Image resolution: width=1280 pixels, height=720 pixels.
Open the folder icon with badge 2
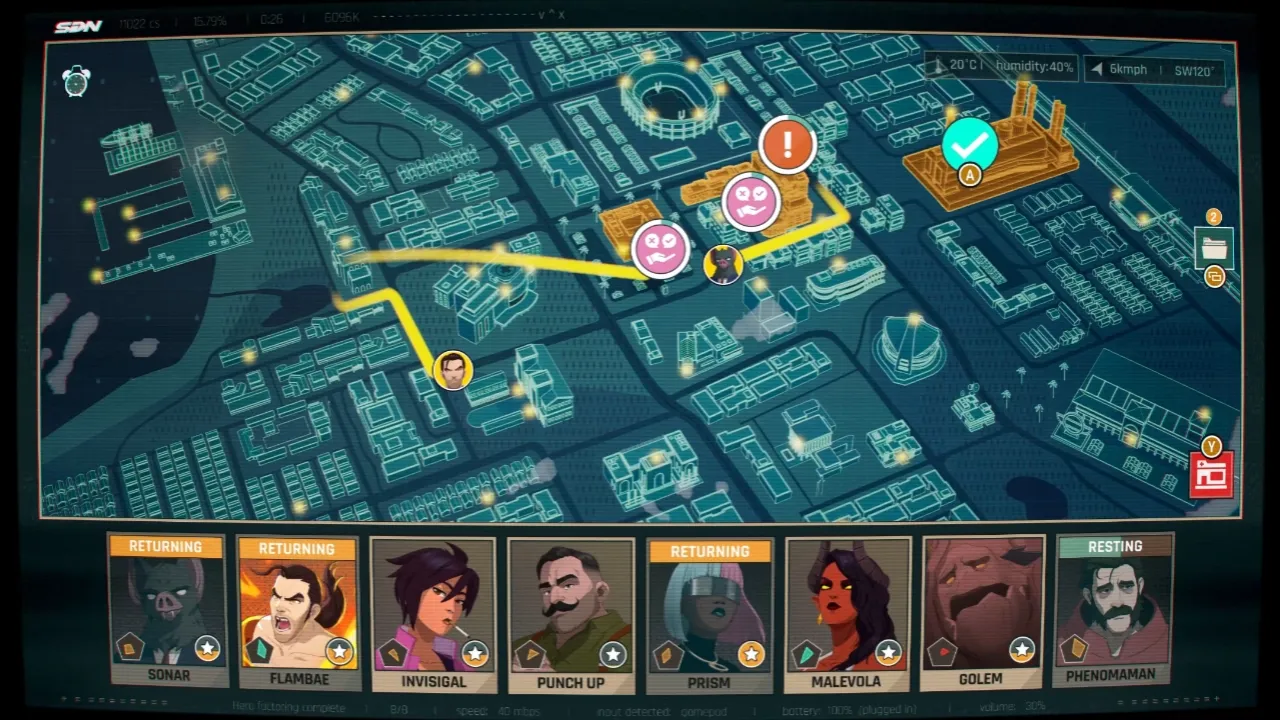[1214, 246]
